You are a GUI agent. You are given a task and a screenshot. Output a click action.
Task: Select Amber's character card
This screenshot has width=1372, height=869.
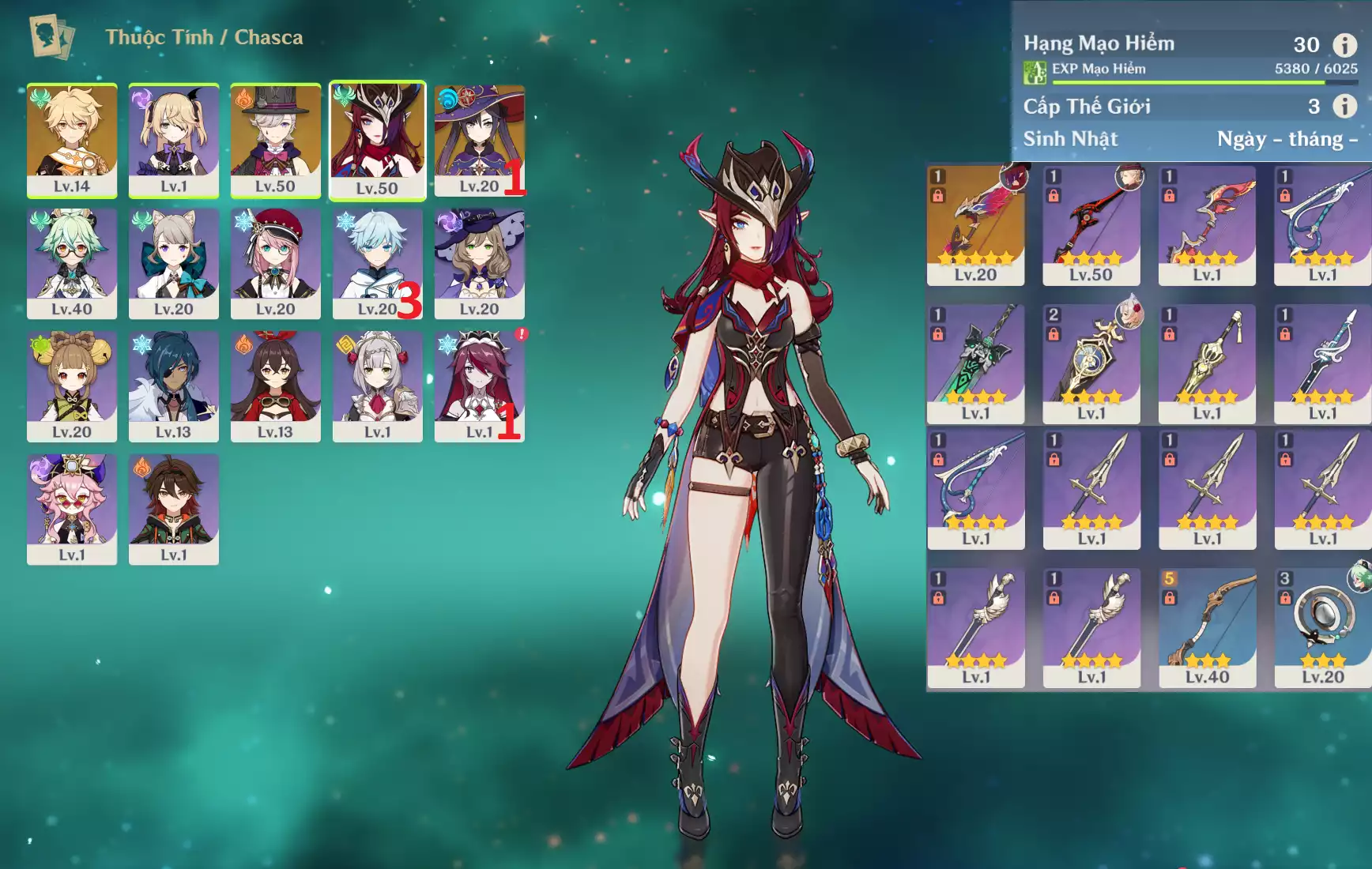[x=275, y=386]
